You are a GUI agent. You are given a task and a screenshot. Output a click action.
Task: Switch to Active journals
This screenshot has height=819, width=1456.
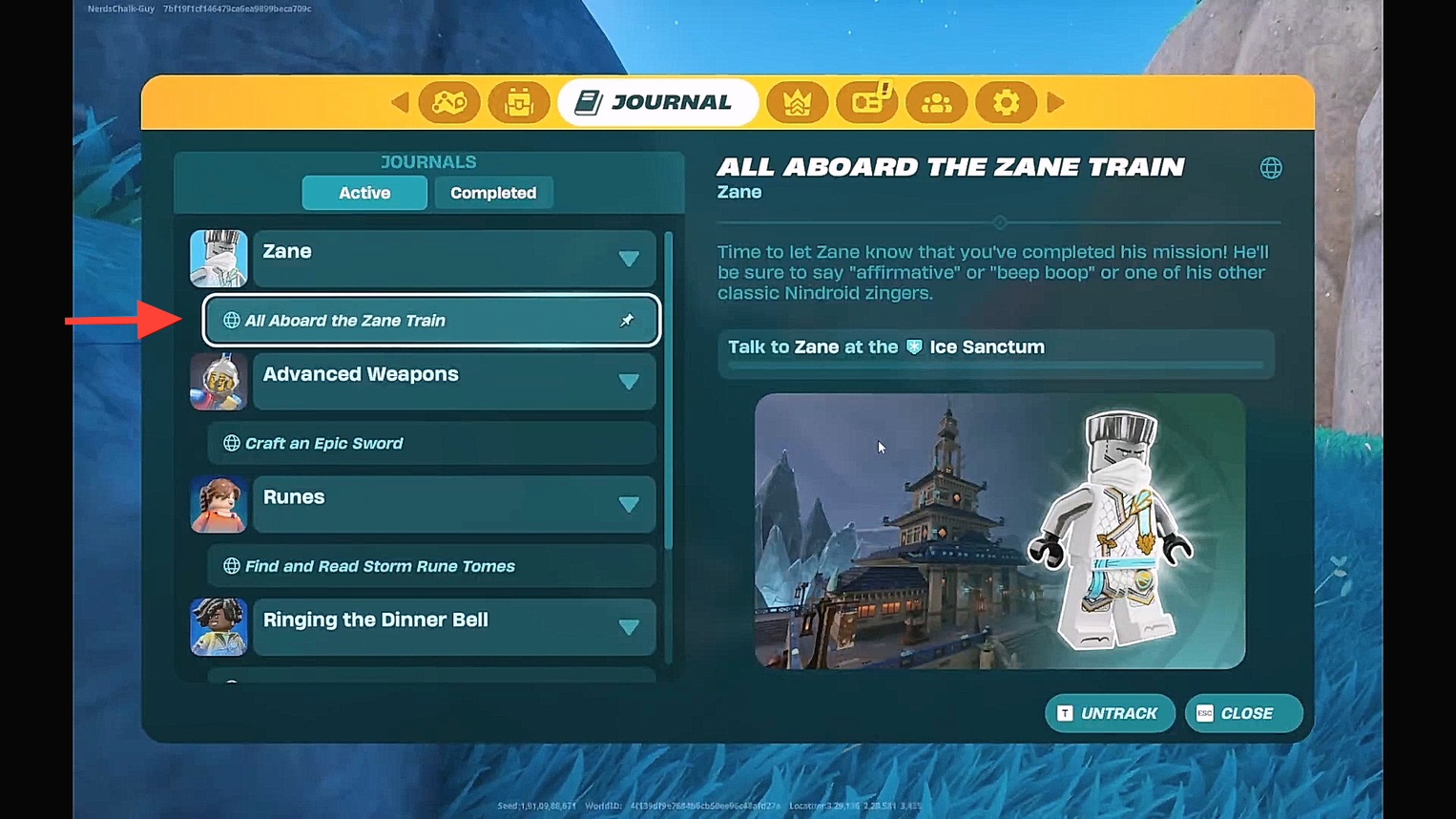click(364, 193)
